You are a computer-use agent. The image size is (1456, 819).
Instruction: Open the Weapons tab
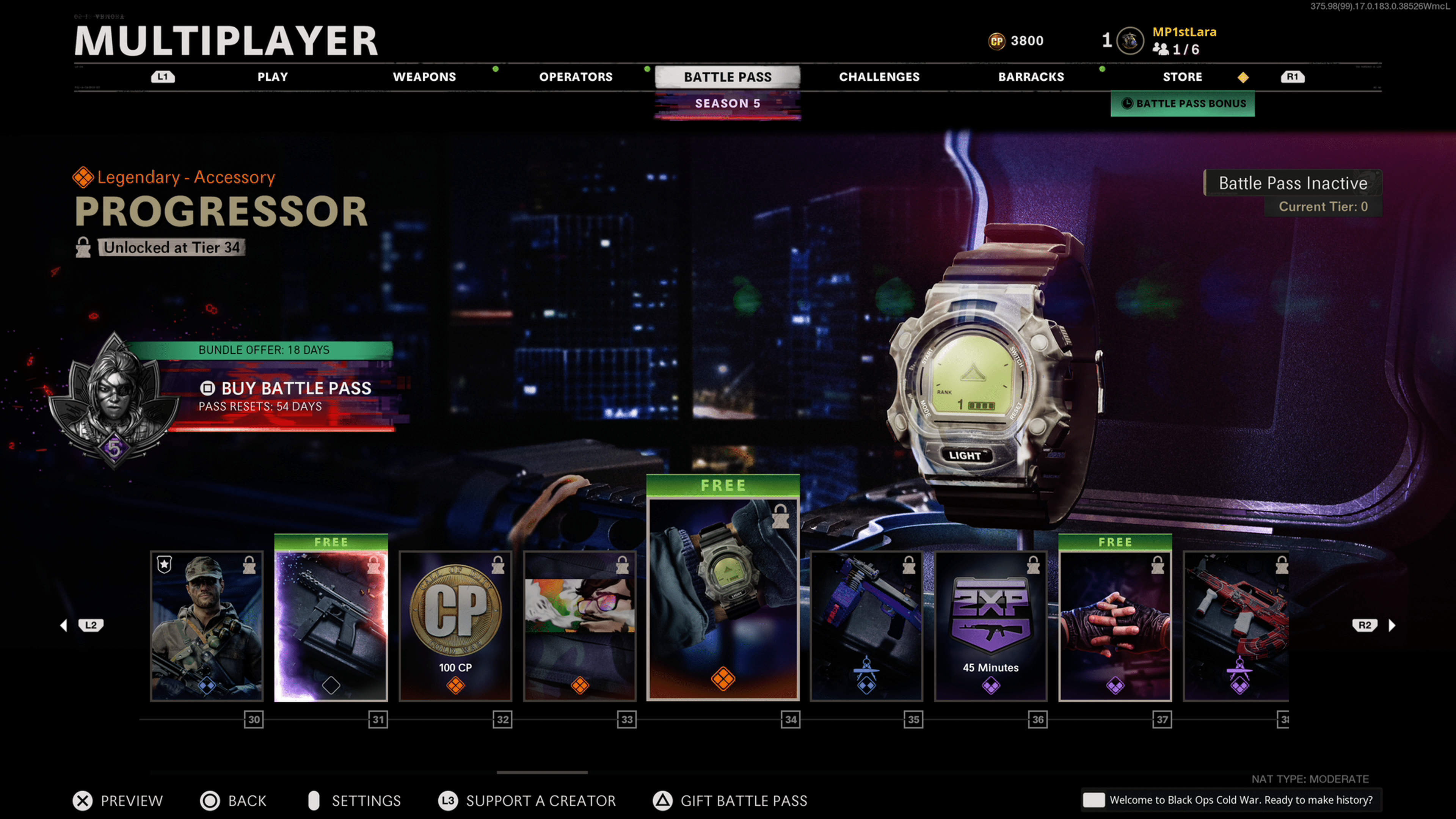pos(424,77)
